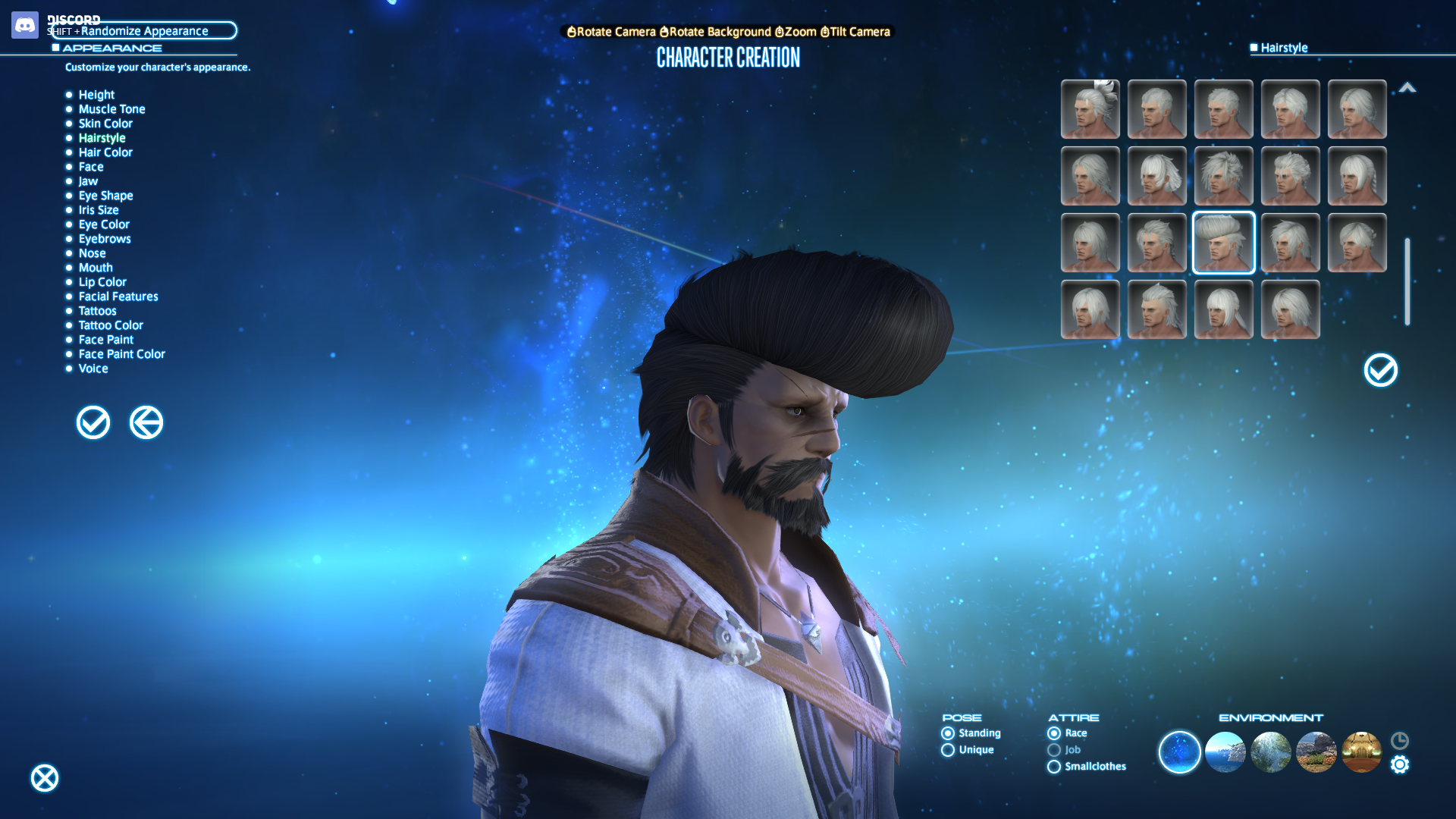Select the Voice option

[93, 369]
